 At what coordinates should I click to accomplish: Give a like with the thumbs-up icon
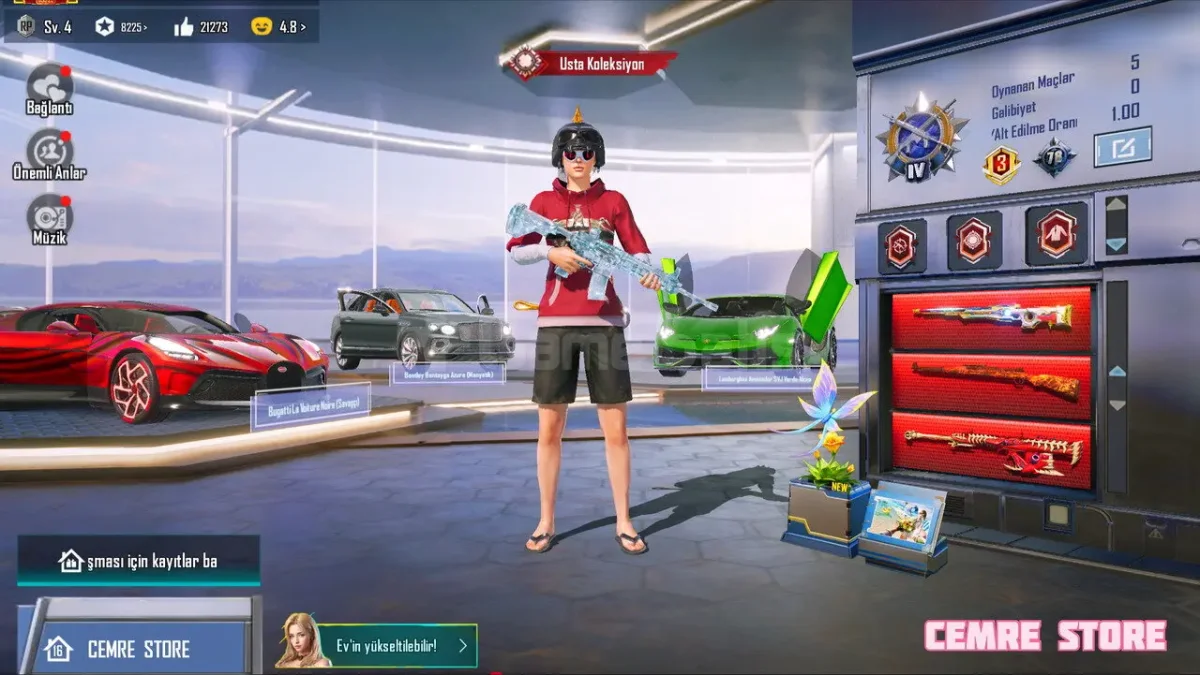[x=184, y=27]
